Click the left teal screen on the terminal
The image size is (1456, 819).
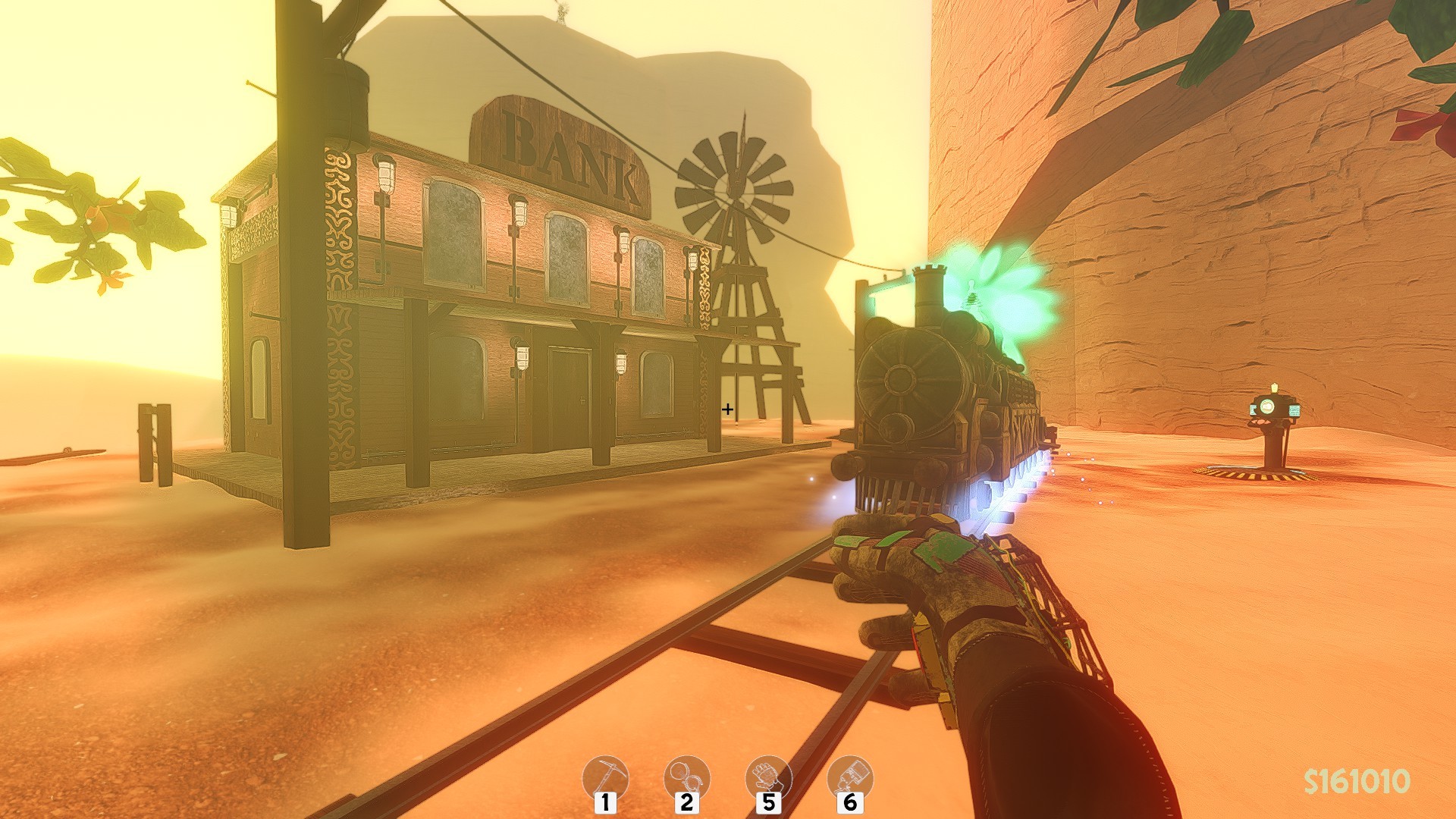click(1253, 408)
